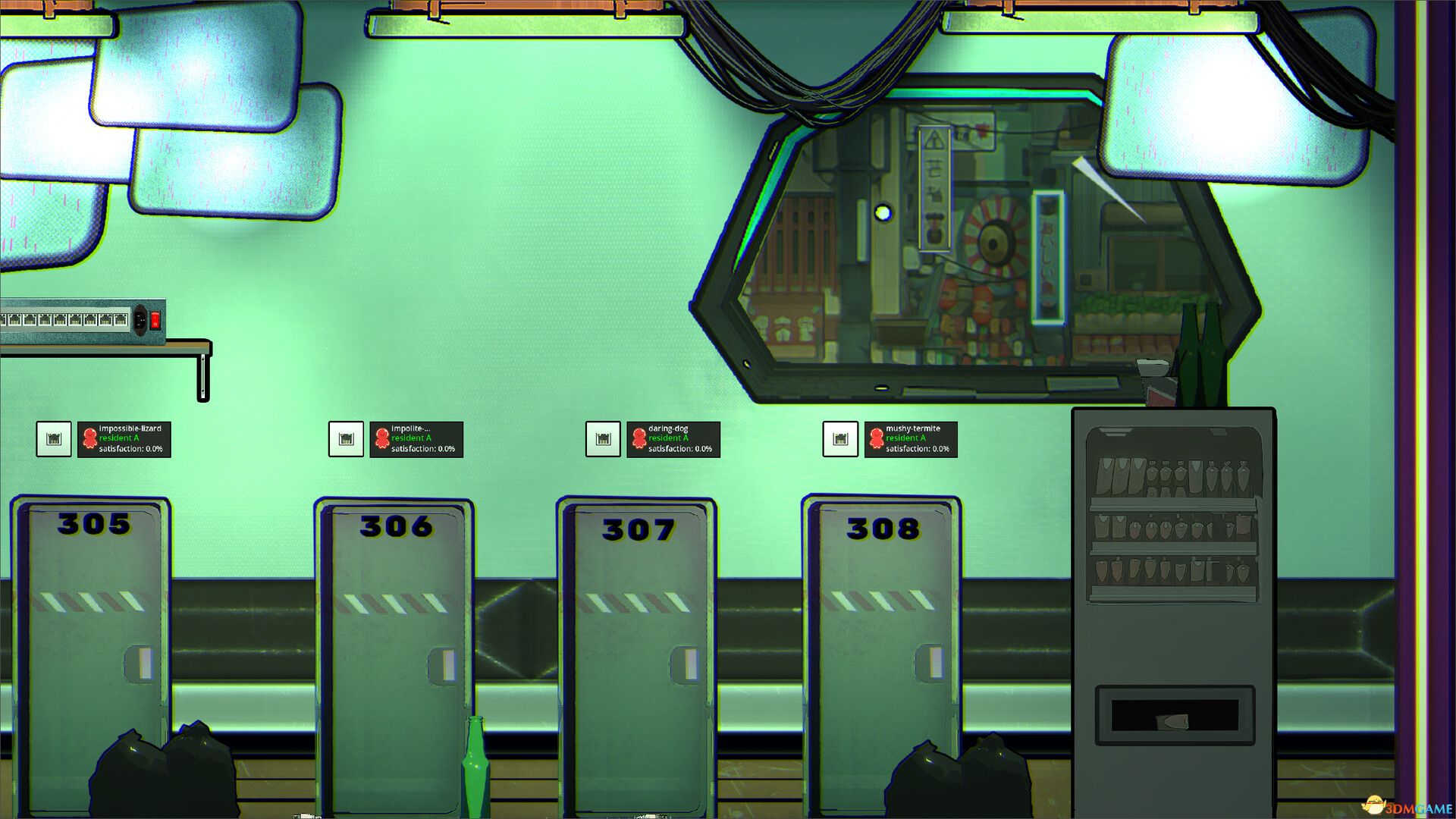Expand impossible-lizard's info panel
Image resolution: width=1456 pixels, height=819 pixels.
(125, 438)
